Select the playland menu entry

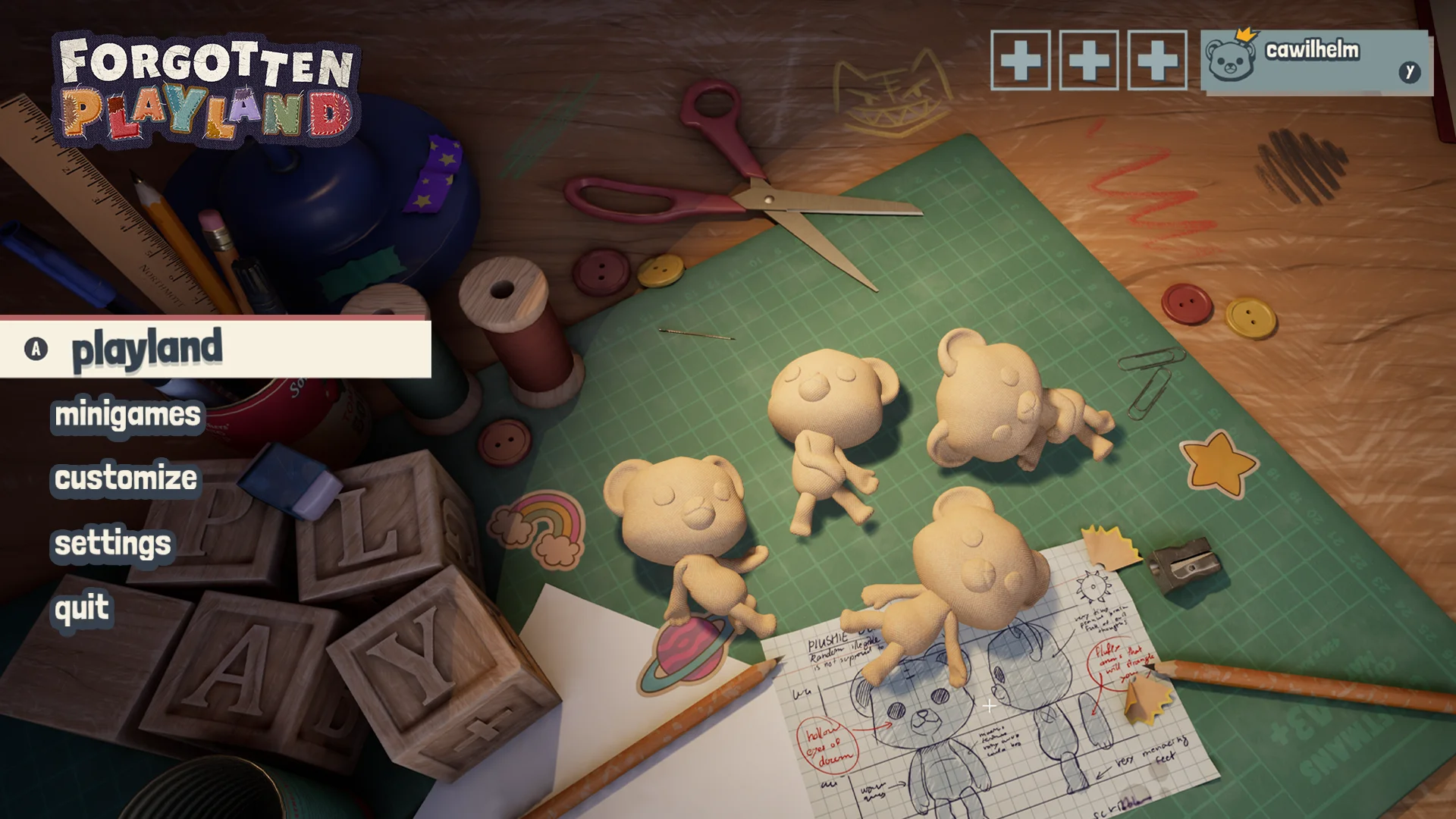[146, 348]
